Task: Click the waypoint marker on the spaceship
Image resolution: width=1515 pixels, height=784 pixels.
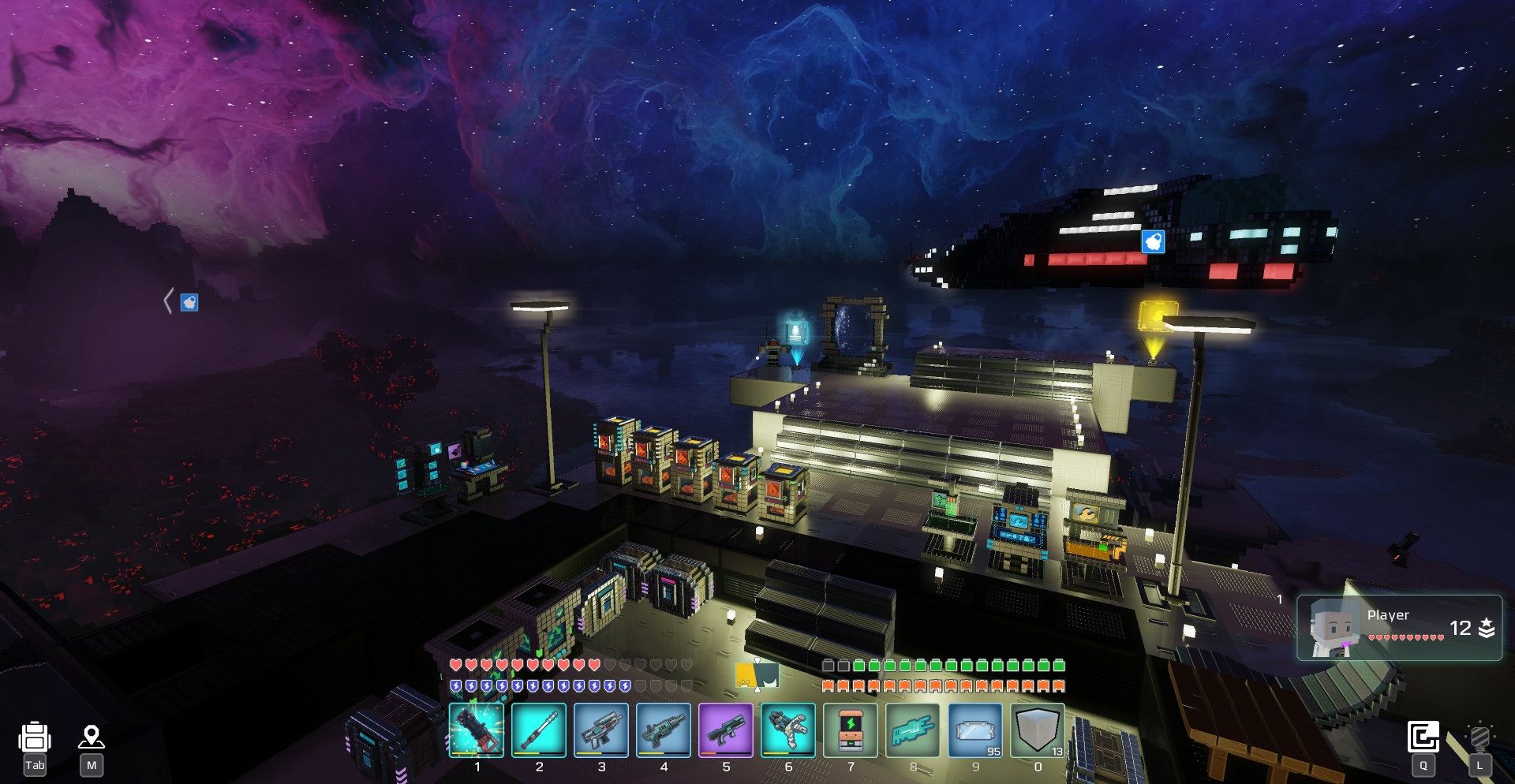Action: click(x=1153, y=241)
